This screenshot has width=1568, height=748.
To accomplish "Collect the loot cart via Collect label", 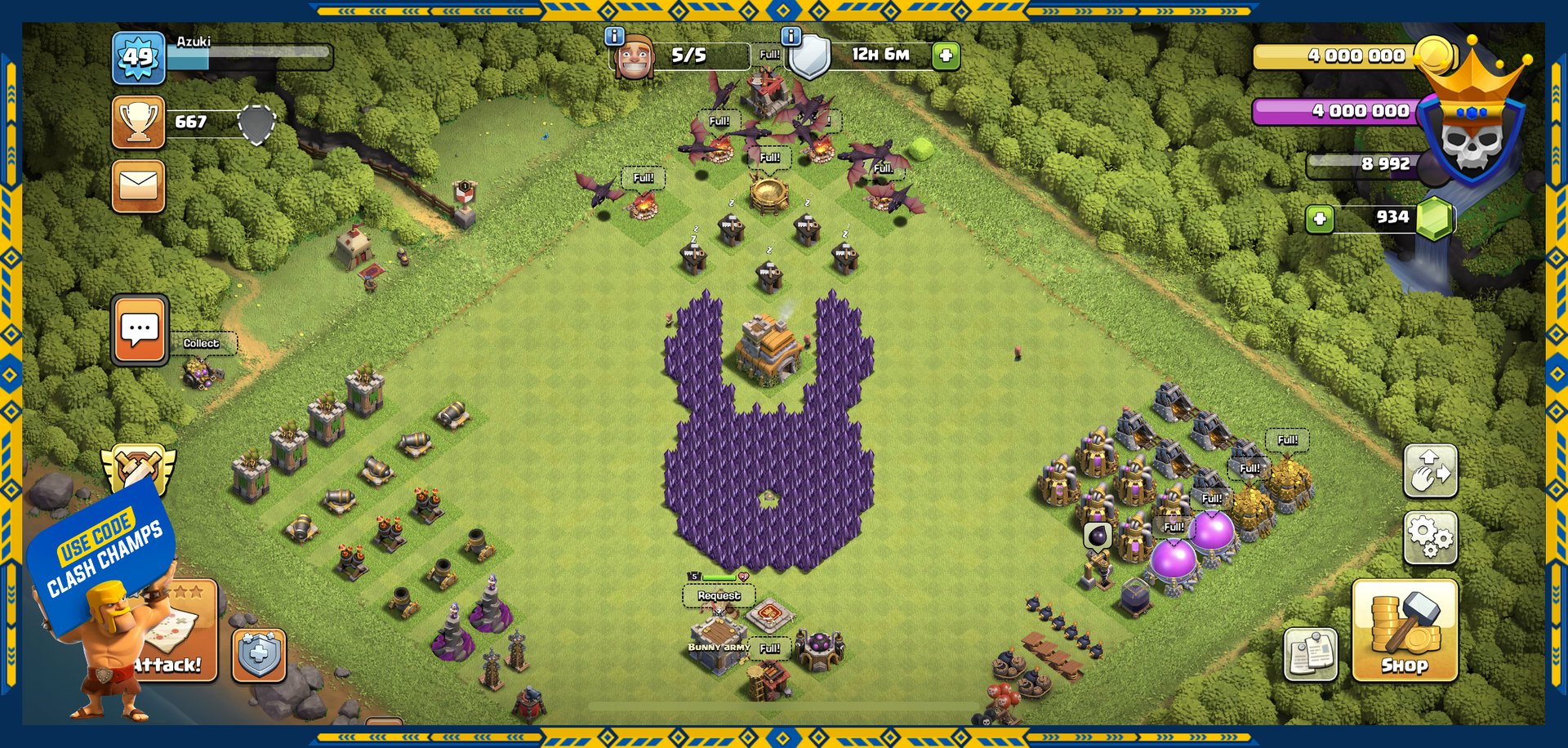I will coord(201,344).
